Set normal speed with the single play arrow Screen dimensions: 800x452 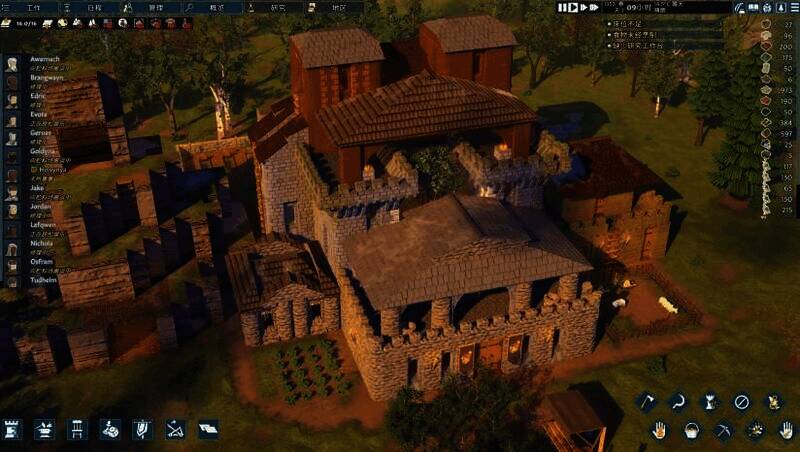(573, 7)
